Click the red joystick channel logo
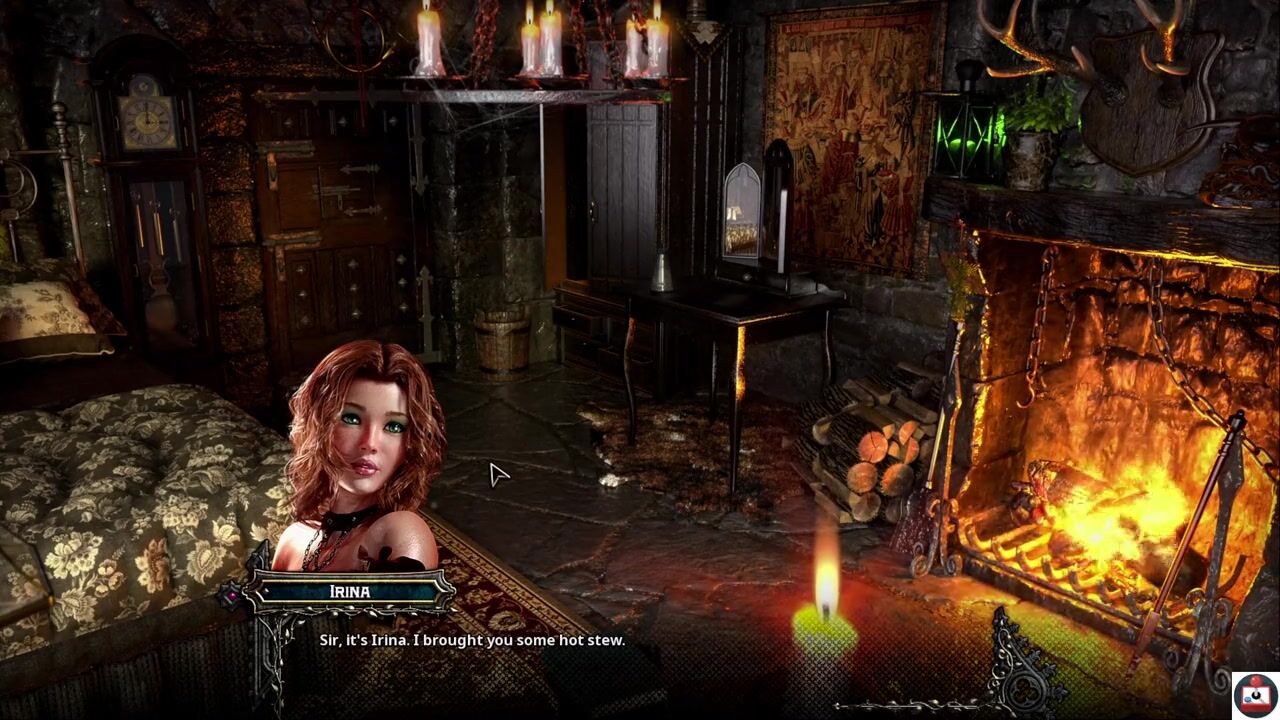 point(1254,694)
